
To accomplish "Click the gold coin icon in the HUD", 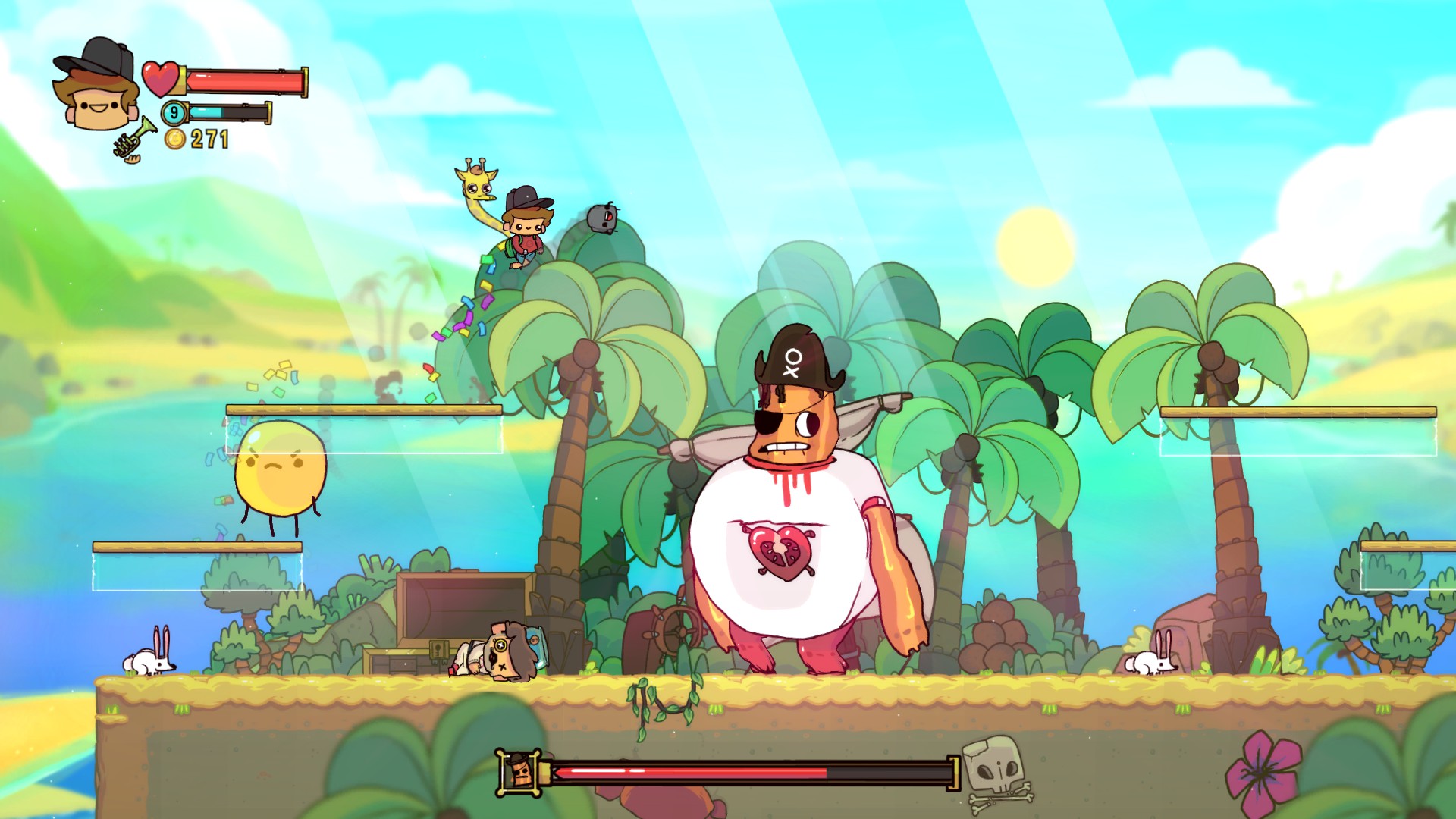I will tap(176, 140).
